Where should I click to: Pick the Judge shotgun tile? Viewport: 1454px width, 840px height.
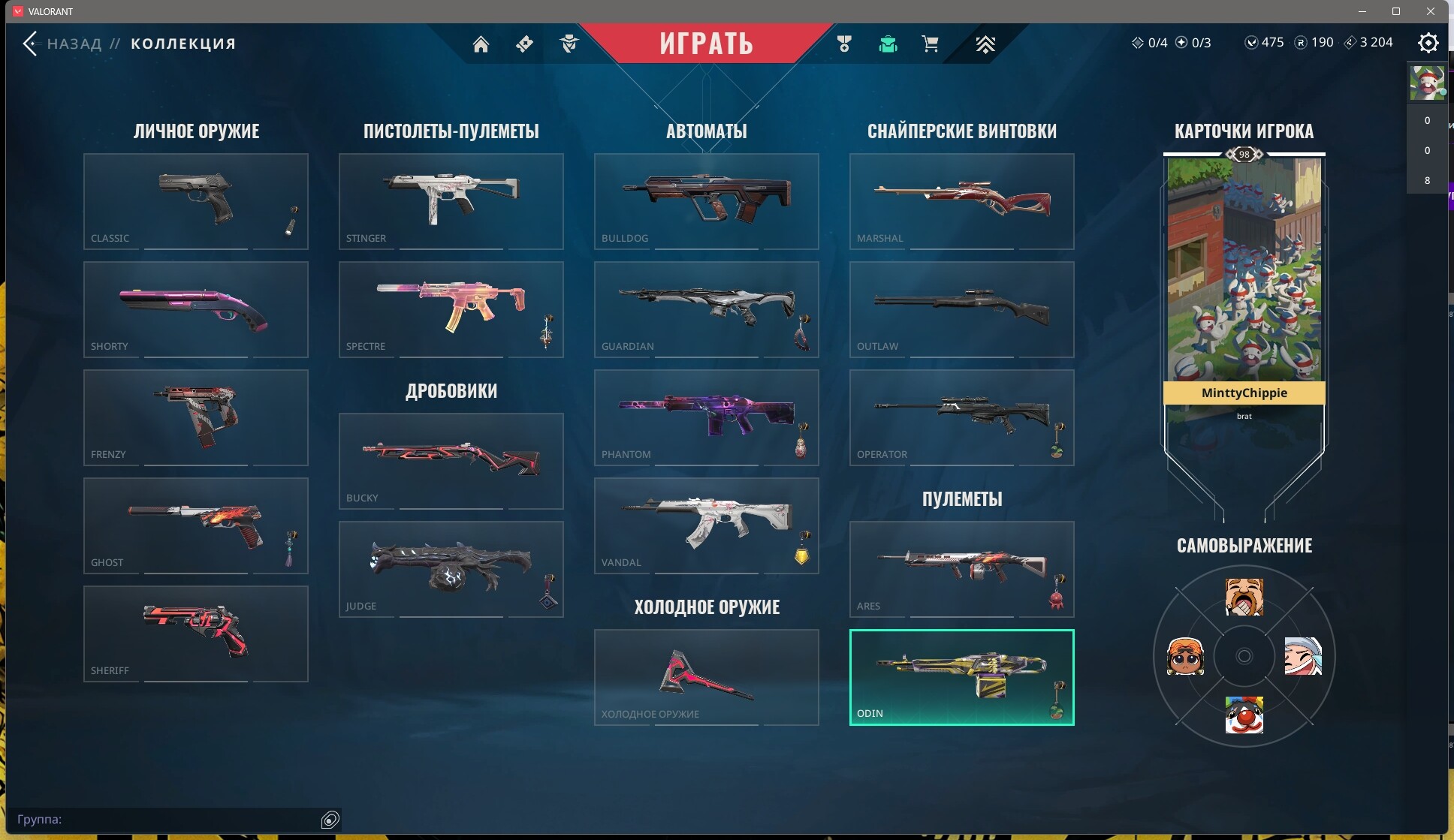(451, 569)
